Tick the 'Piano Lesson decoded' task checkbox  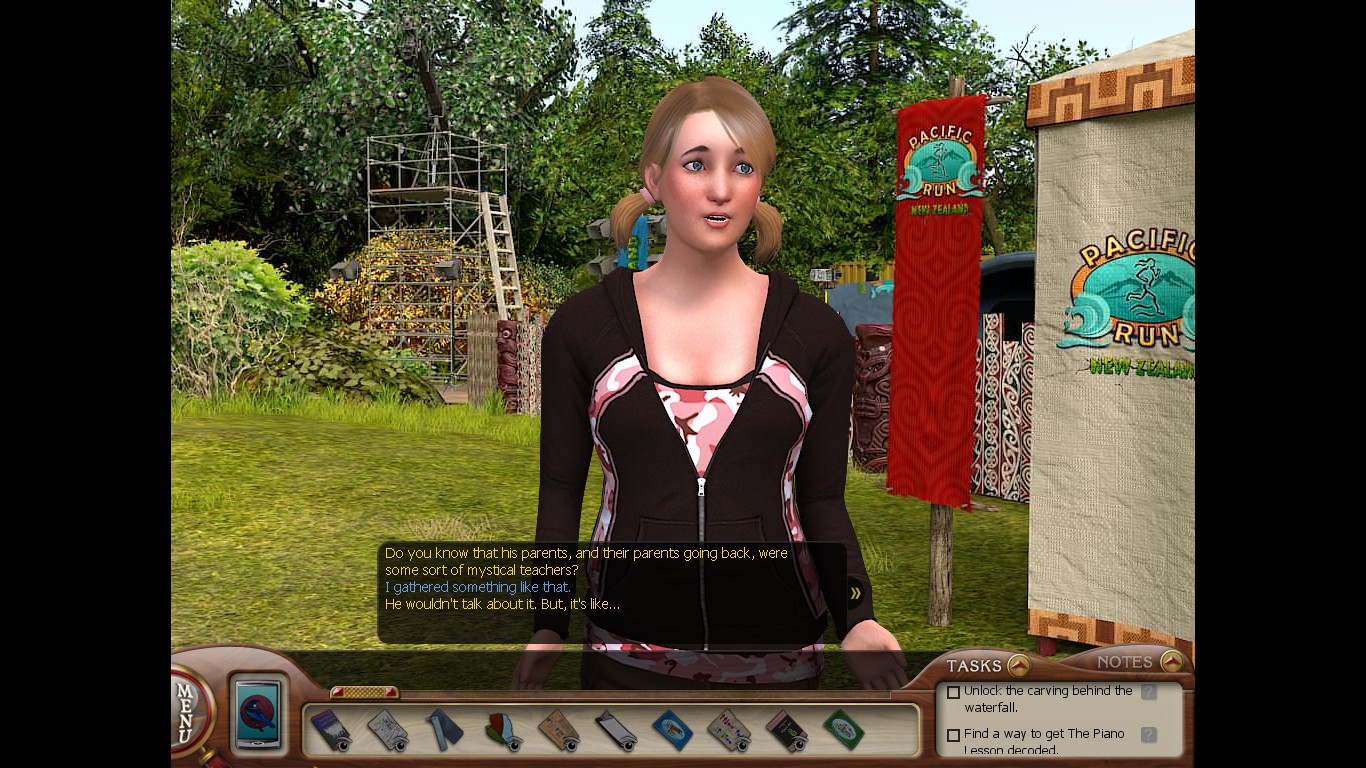pyautogui.click(x=954, y=735)
